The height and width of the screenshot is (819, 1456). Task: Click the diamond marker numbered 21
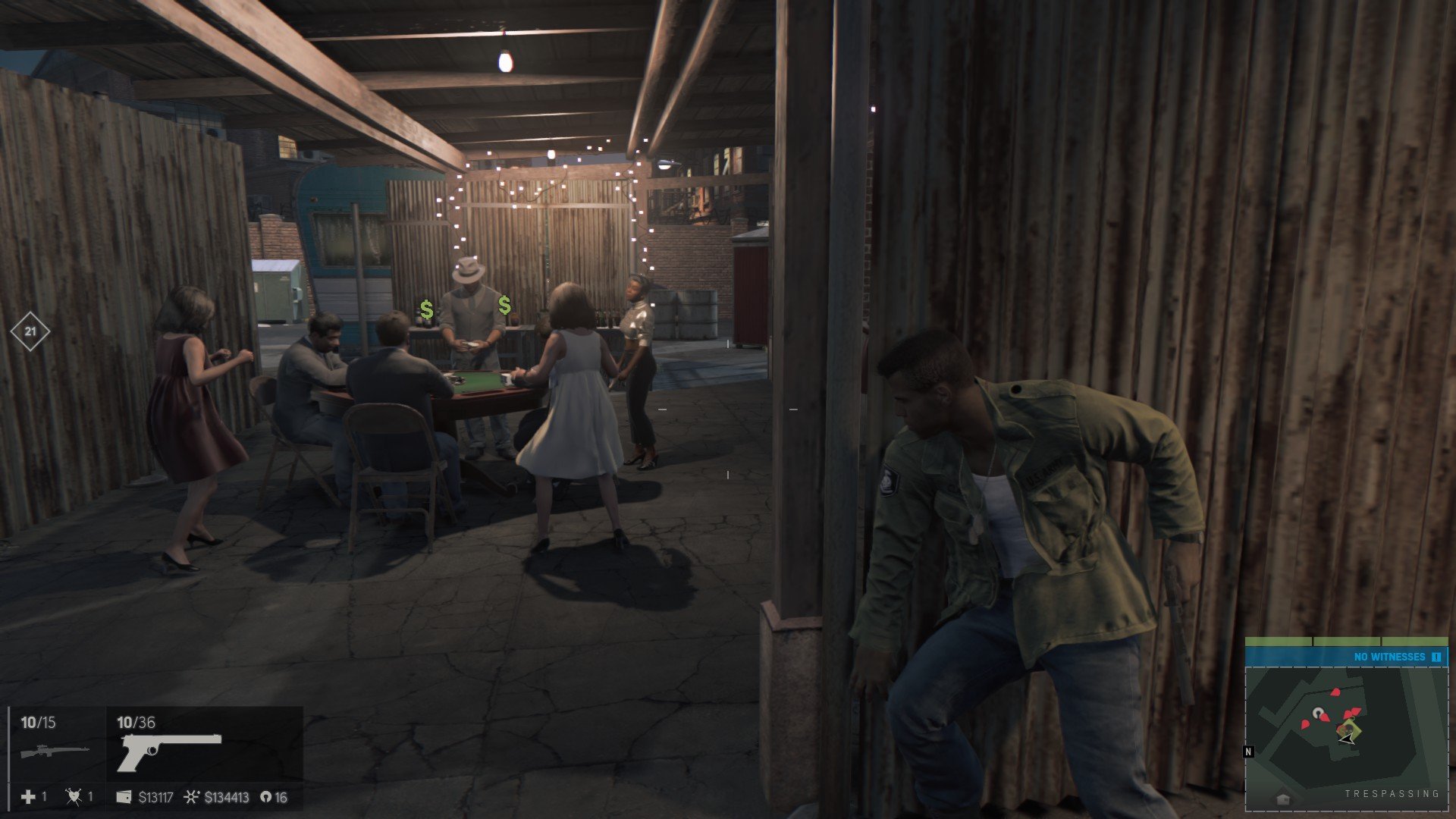point(30,331)
